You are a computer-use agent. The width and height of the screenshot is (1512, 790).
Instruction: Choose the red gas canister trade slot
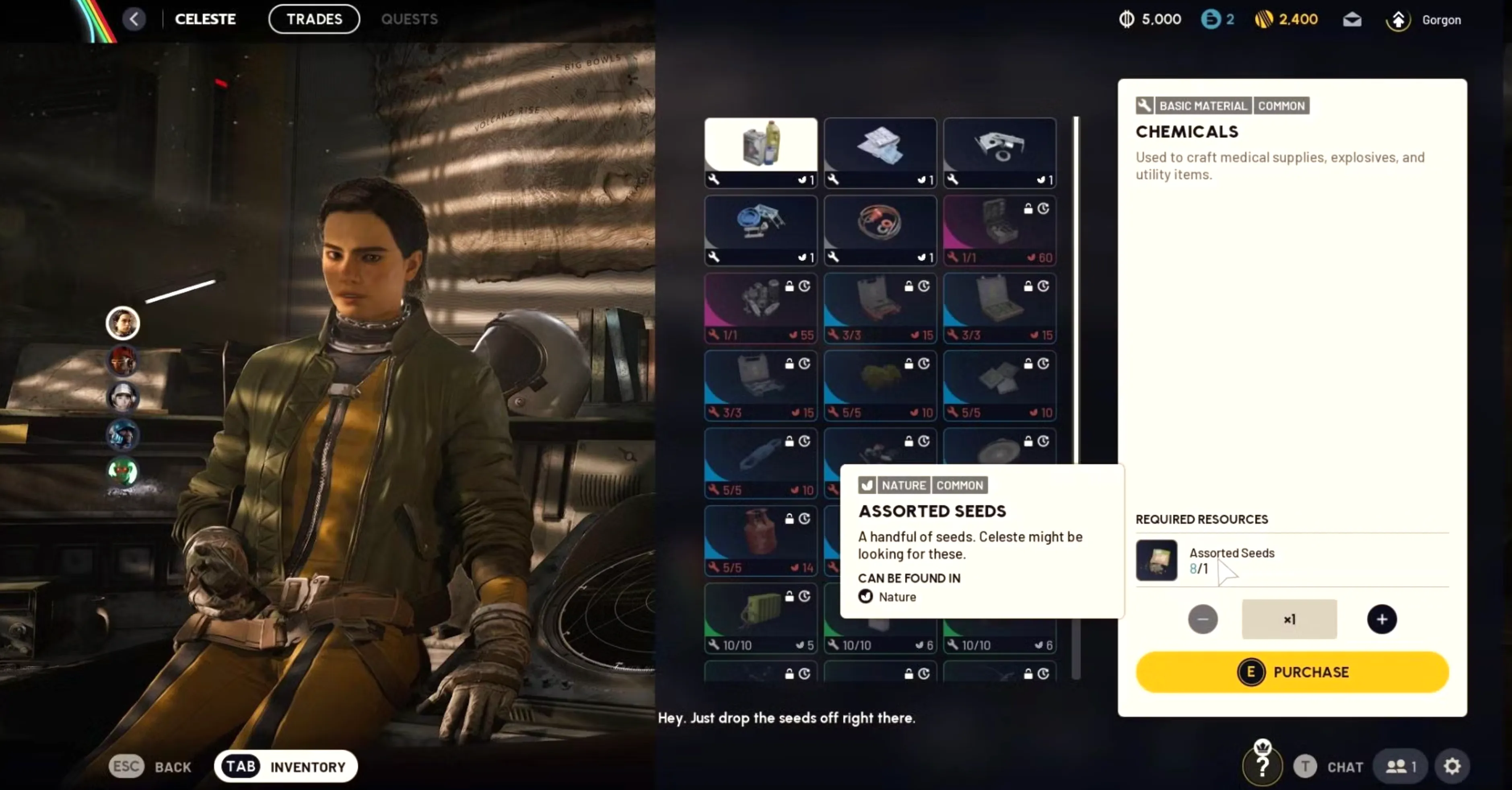[x=761, y=540]
